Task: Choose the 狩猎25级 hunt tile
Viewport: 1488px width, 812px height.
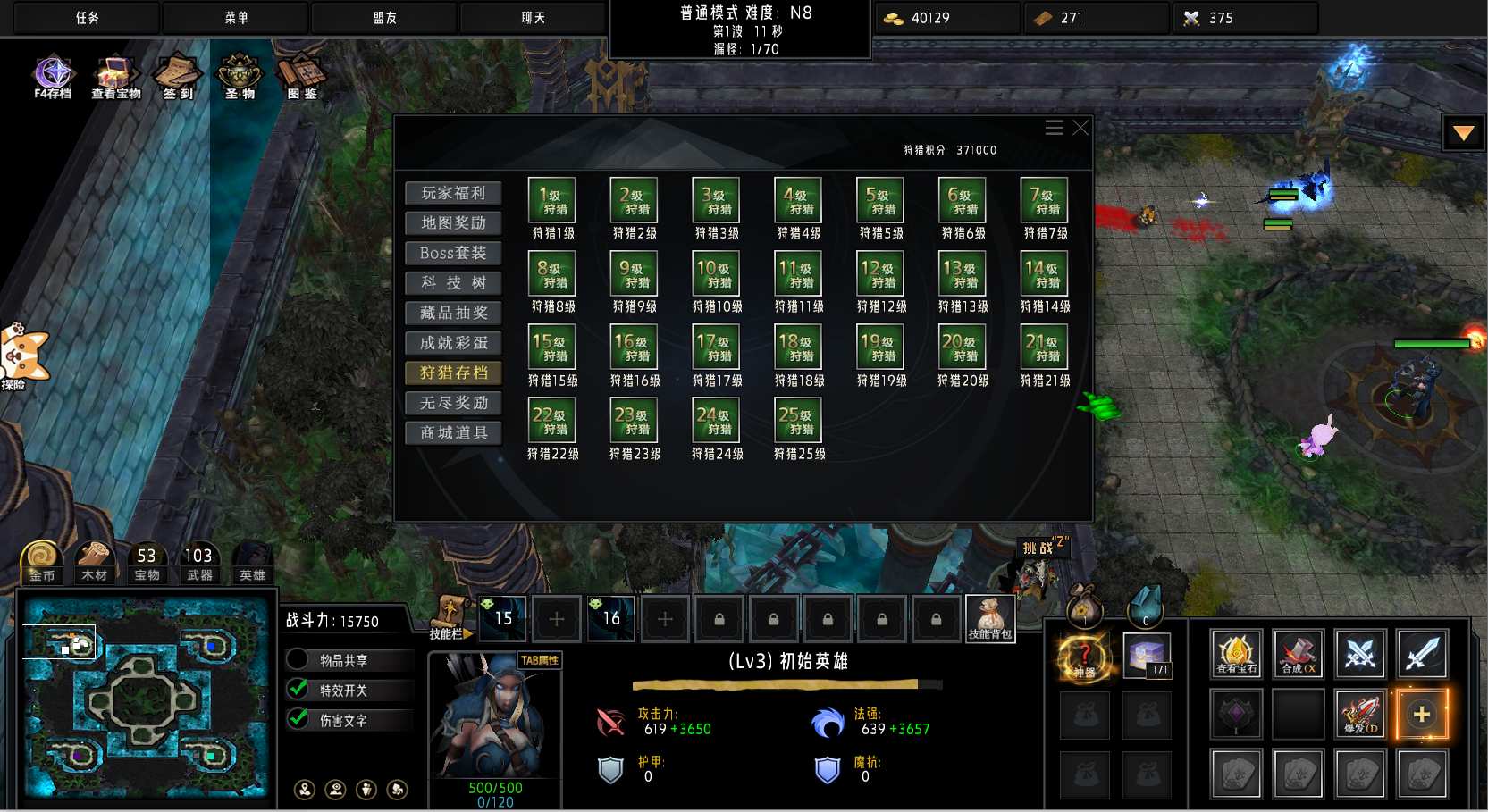Action: (799, 421)
